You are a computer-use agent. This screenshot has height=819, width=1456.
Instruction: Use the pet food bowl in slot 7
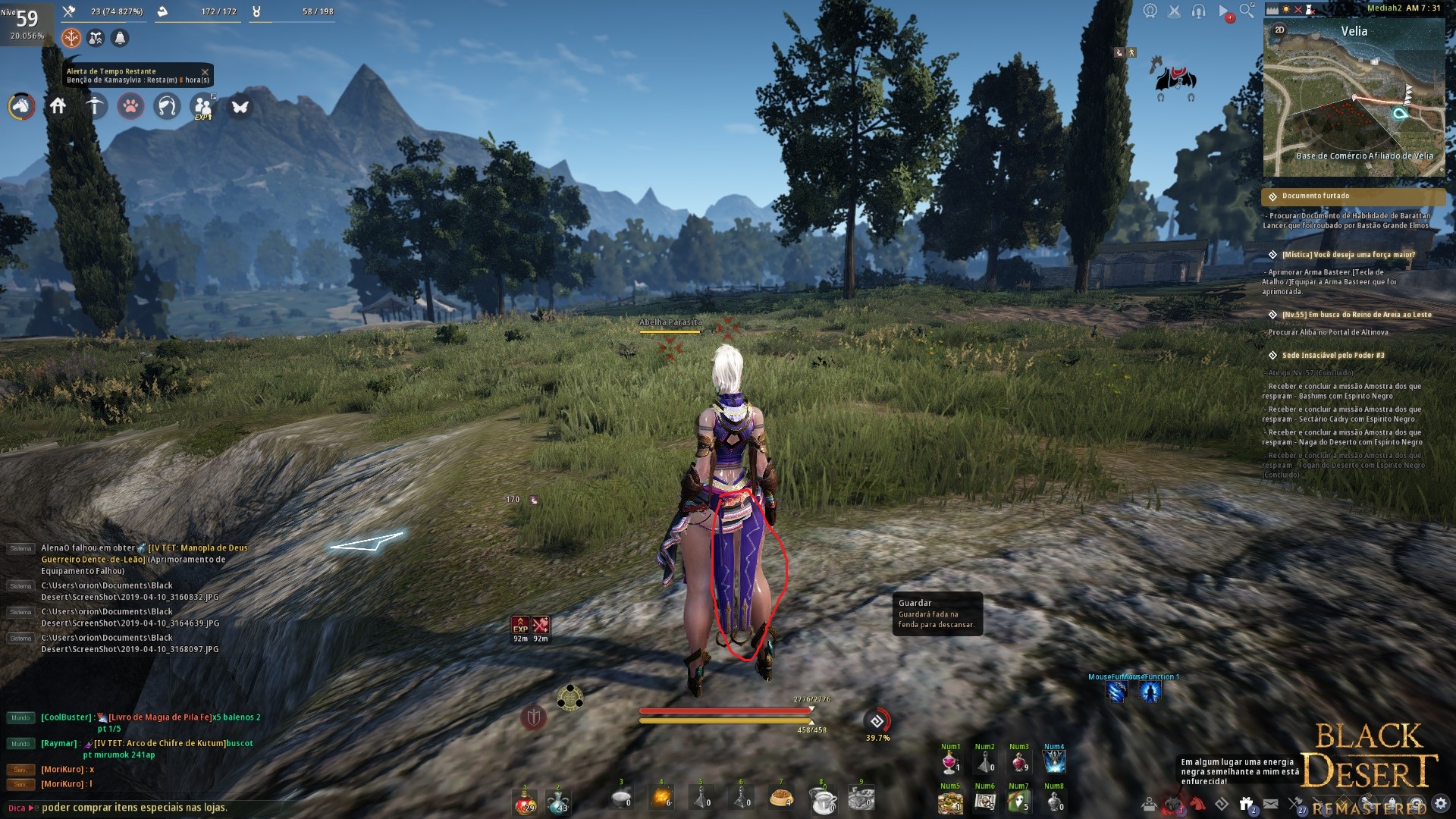click(x=781, y=799)
